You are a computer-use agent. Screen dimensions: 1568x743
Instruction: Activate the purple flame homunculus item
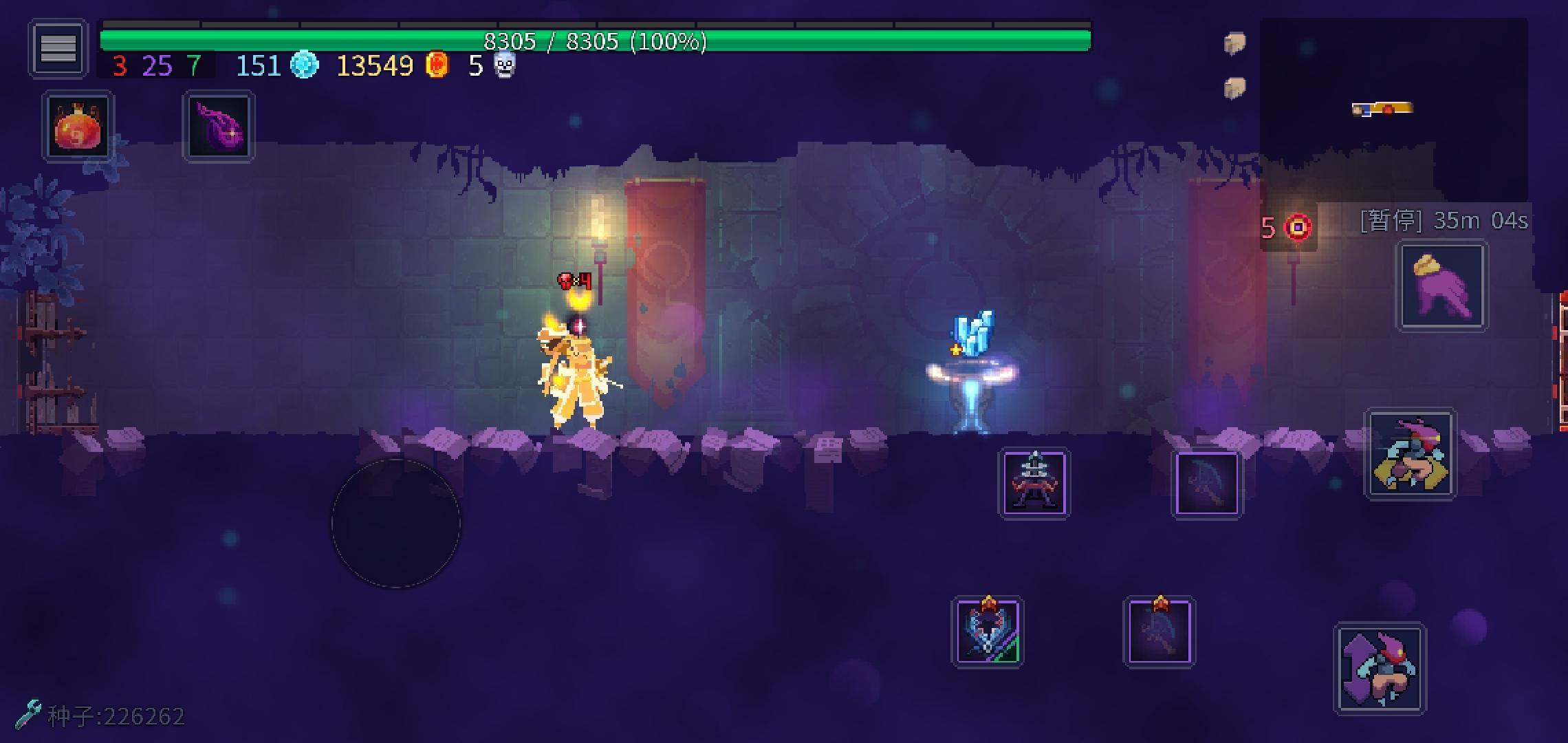click(218, 127)
